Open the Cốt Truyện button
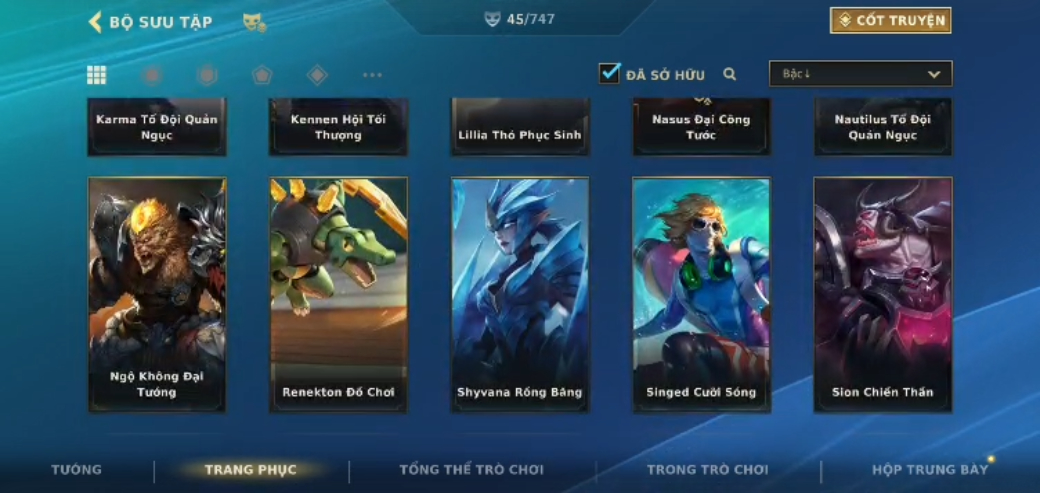 [890, 20]
